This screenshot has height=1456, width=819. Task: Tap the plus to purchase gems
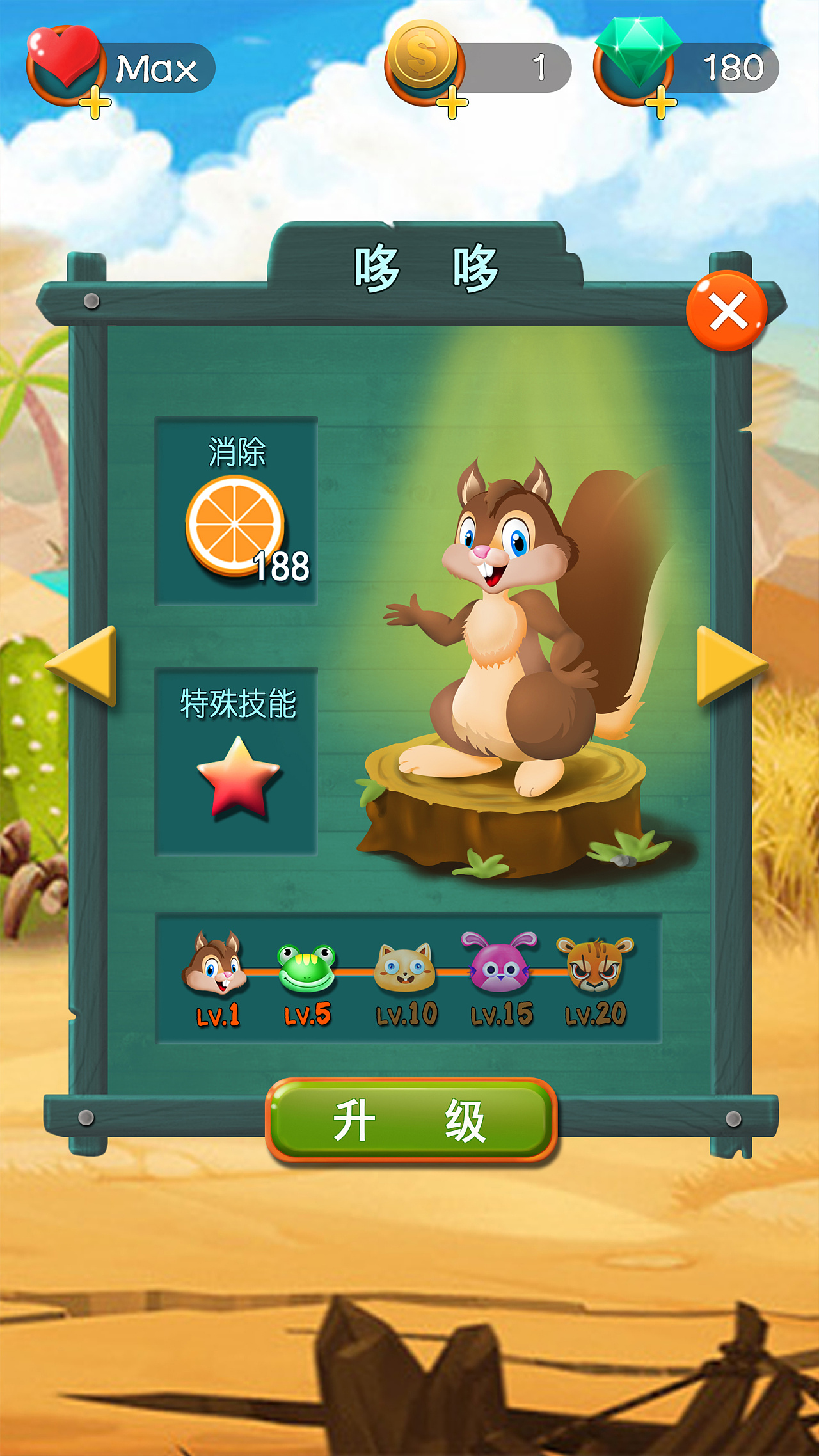tap(662, 101)
